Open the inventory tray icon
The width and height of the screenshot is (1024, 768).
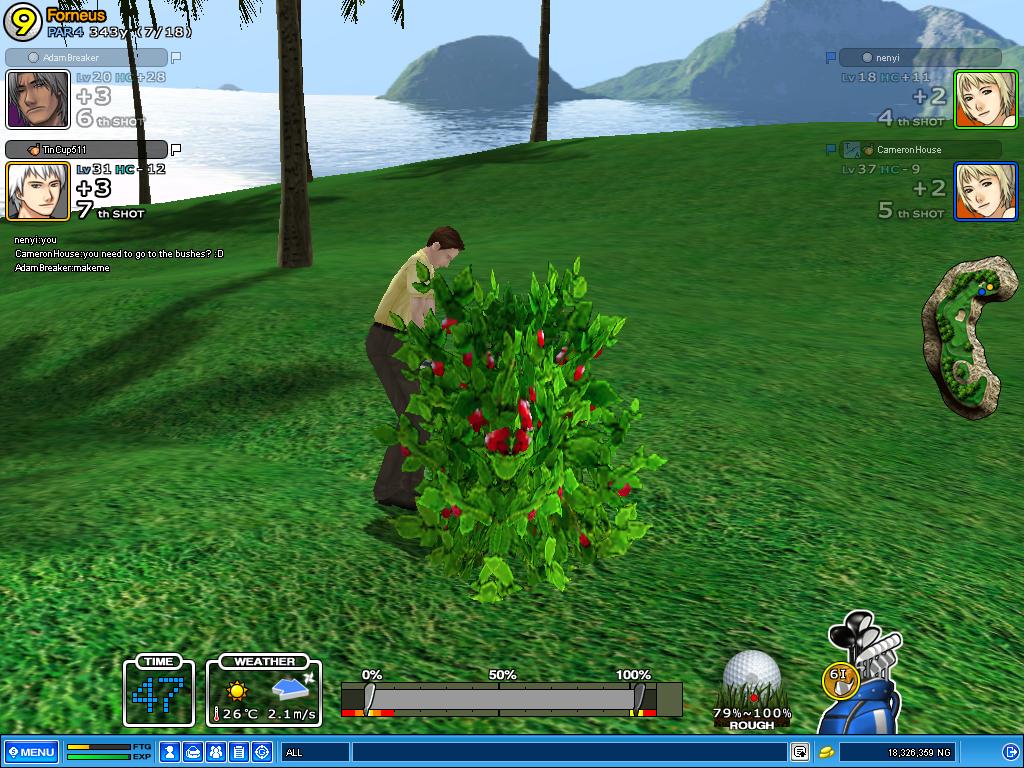click(194, 752)
